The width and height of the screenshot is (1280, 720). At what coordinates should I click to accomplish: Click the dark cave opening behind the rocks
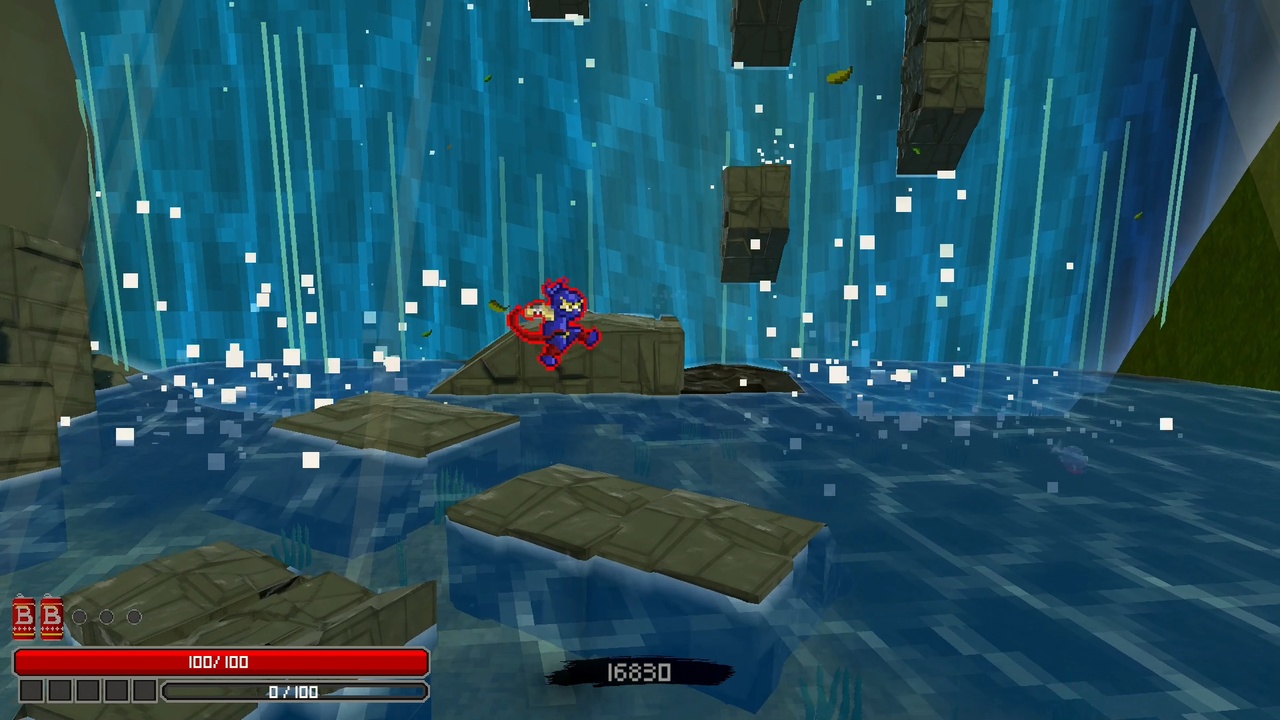(x=735, y=380)
